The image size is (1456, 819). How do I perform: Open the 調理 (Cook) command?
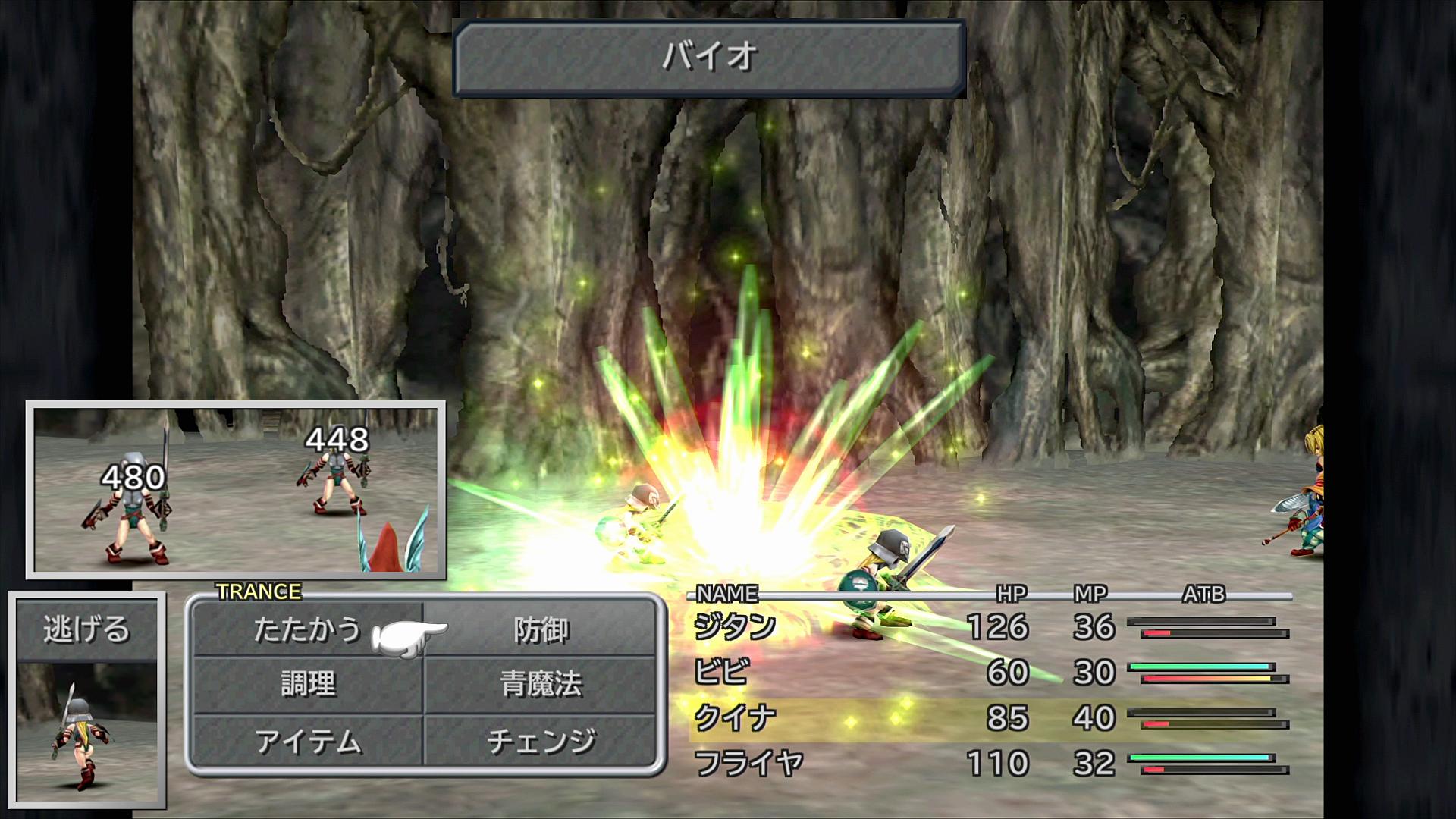pos(307,685)
